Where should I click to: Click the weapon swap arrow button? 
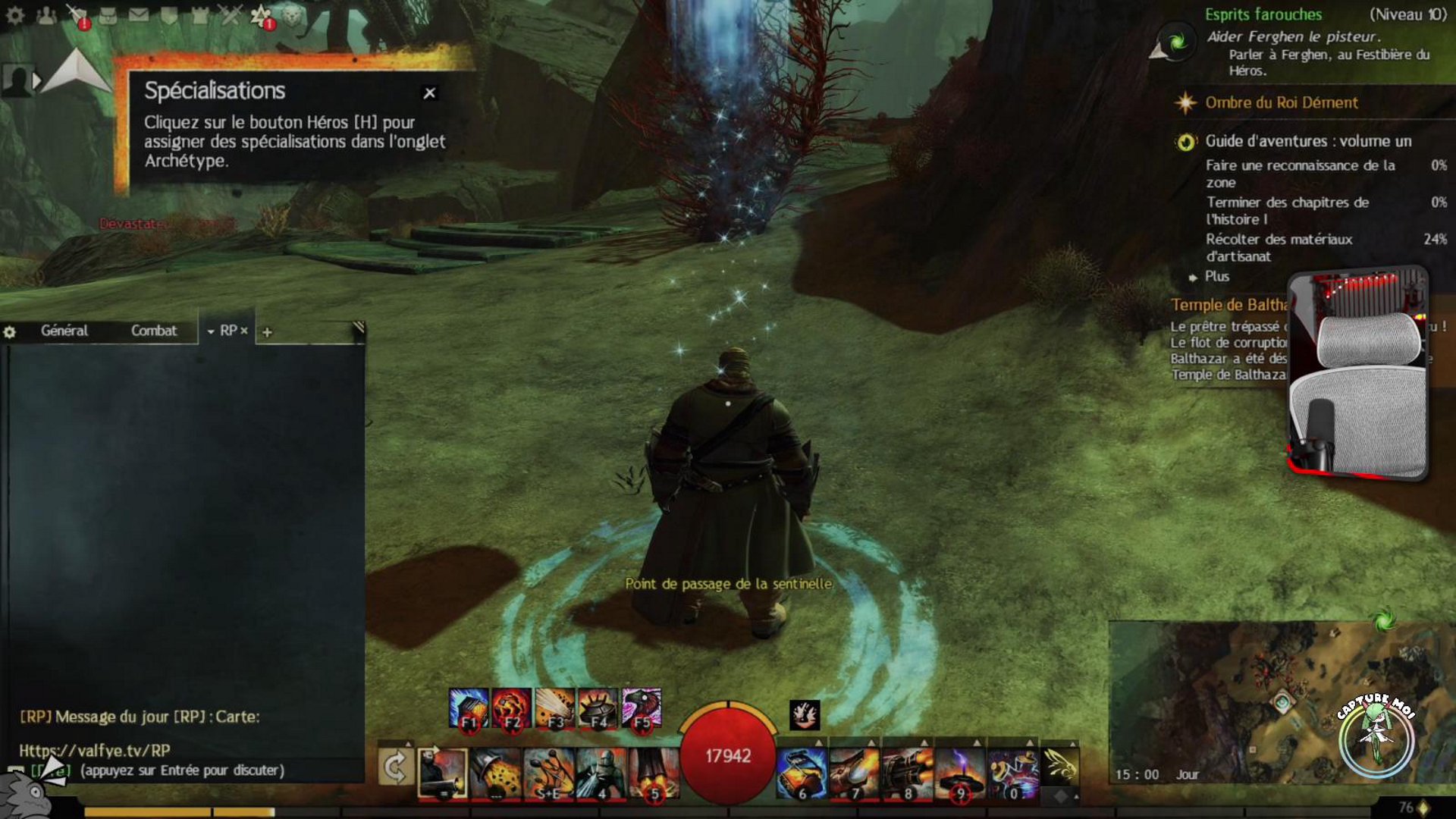pyautogui.click(x=395, y=769)
